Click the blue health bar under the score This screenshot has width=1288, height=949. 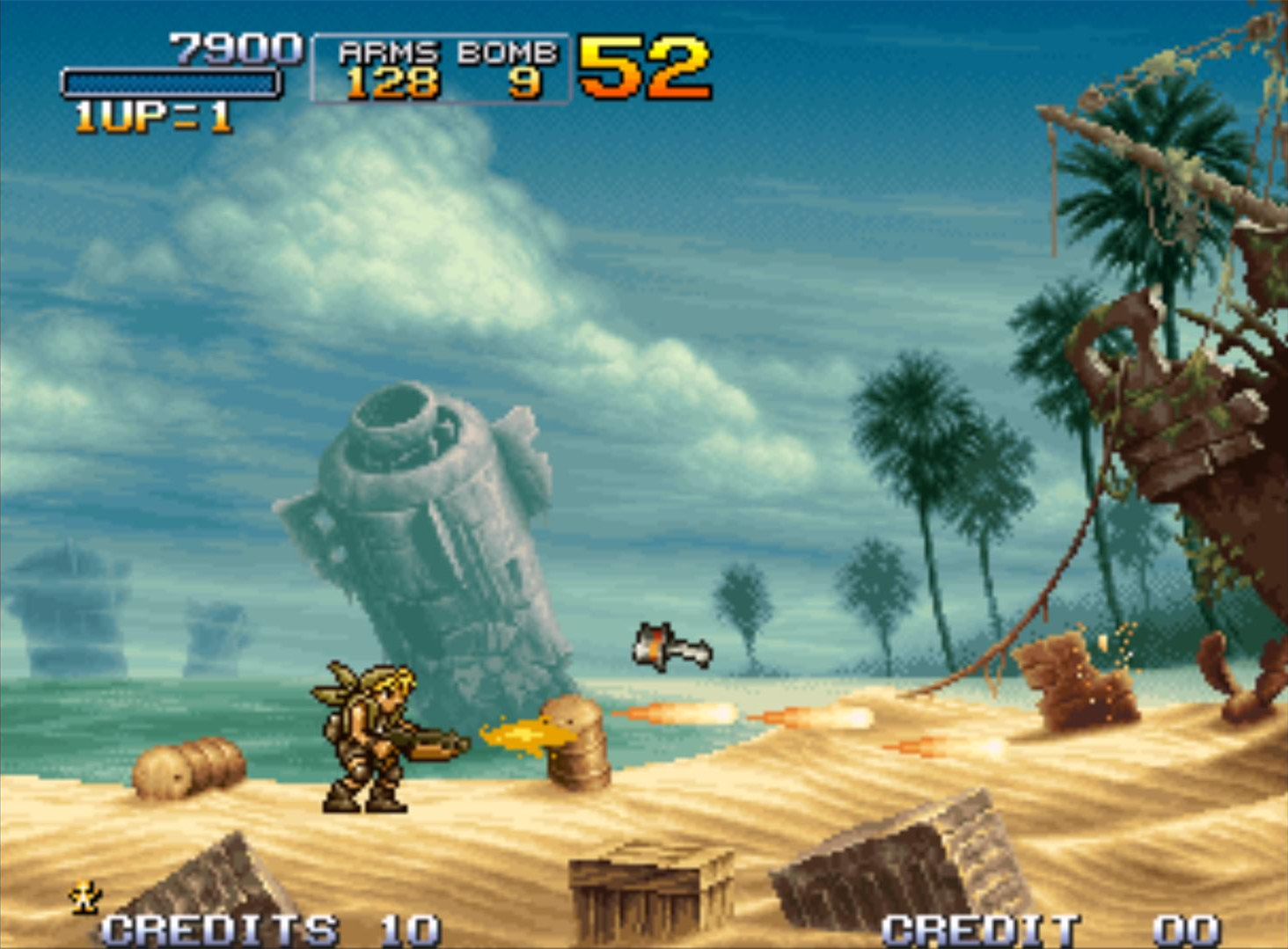pyautogui.click(x=172, y=82)
